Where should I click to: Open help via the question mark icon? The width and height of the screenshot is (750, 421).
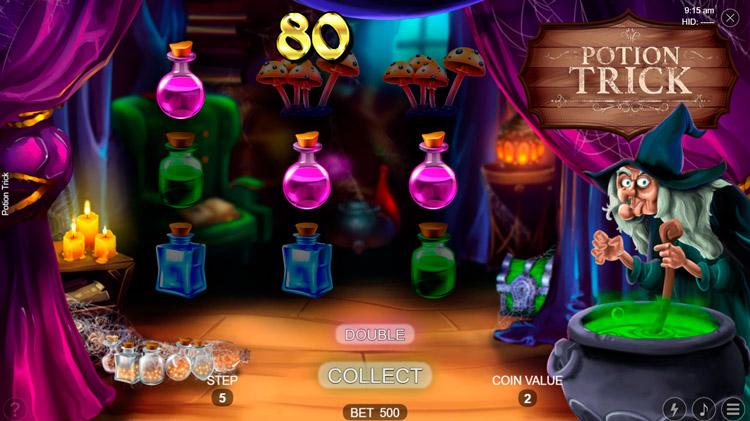(x=14, y=409)
